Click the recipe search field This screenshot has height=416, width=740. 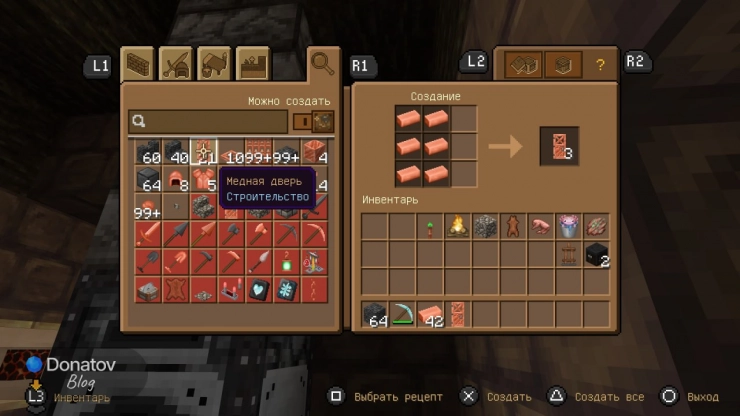[x=210, y=121]
